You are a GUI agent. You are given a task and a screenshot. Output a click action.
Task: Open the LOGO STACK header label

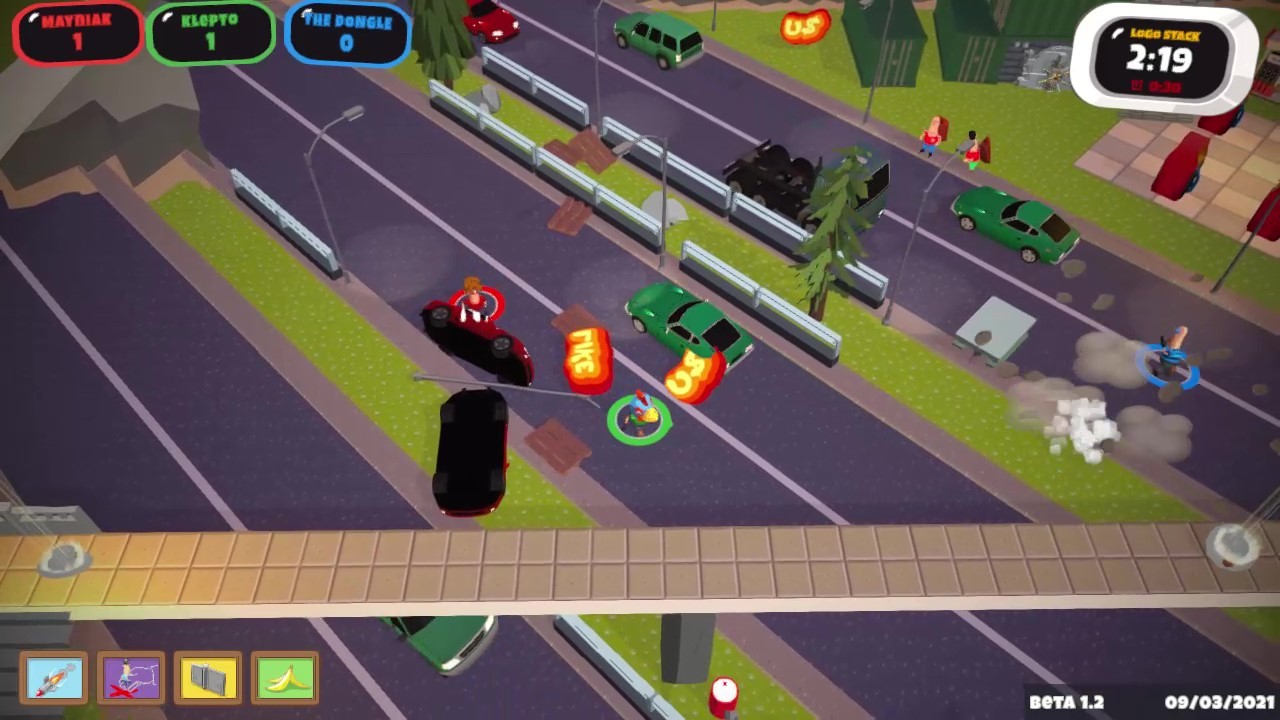(1165, 33)
